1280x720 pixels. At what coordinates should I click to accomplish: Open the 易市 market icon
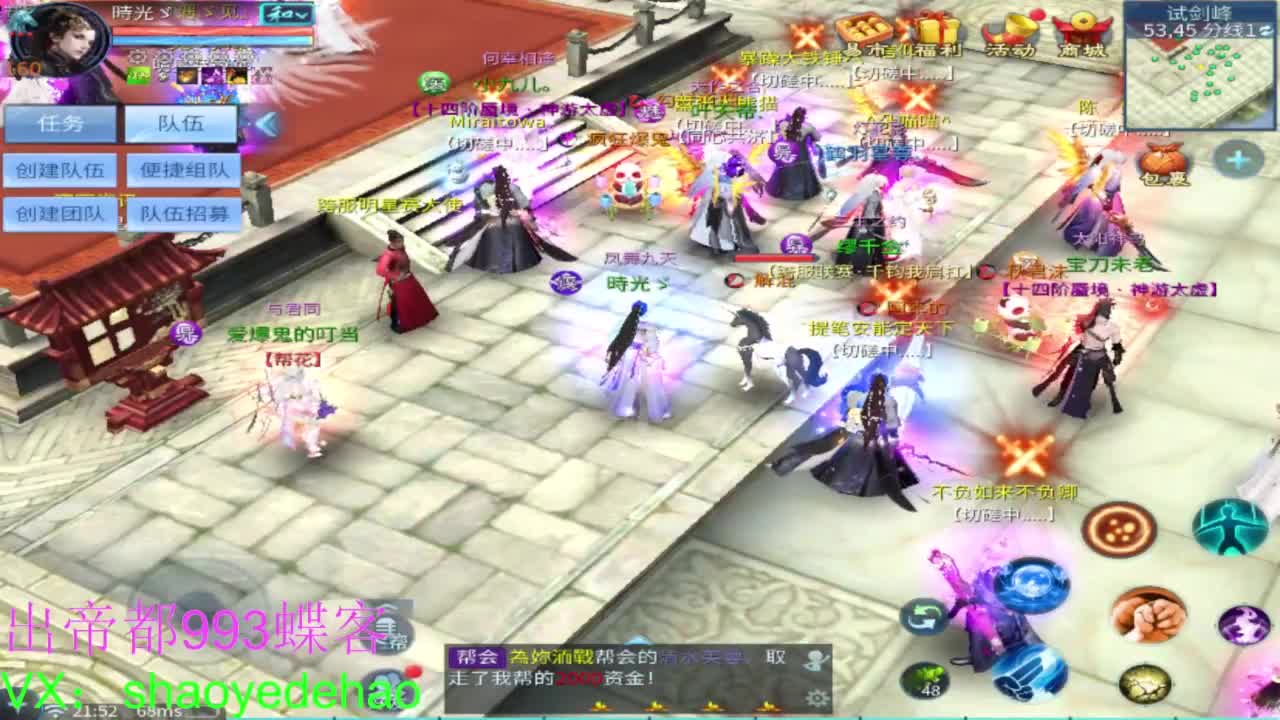coord(865,30)
